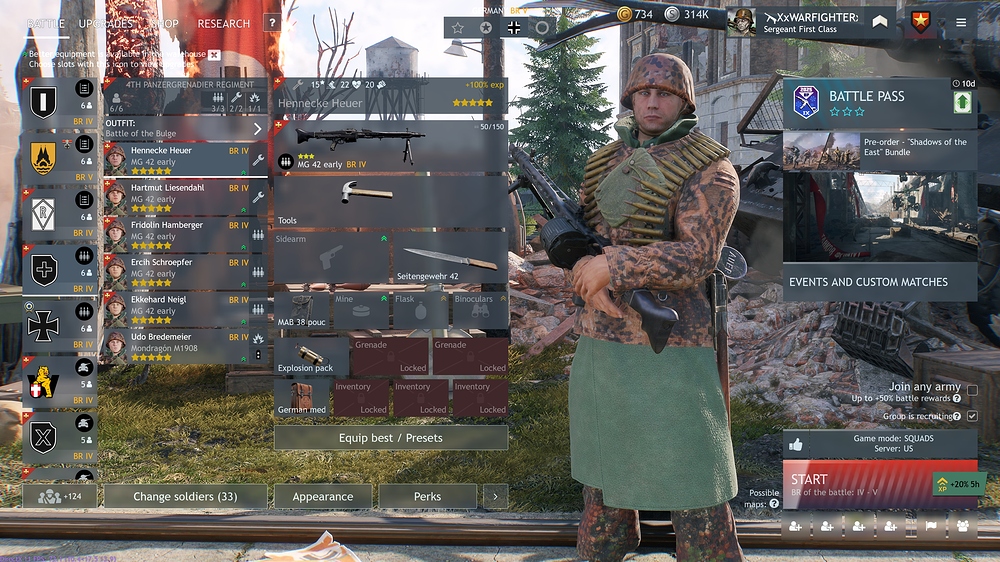Select the MG 42 early weapon slot
1000x562 pixels.
pos(390,146)
